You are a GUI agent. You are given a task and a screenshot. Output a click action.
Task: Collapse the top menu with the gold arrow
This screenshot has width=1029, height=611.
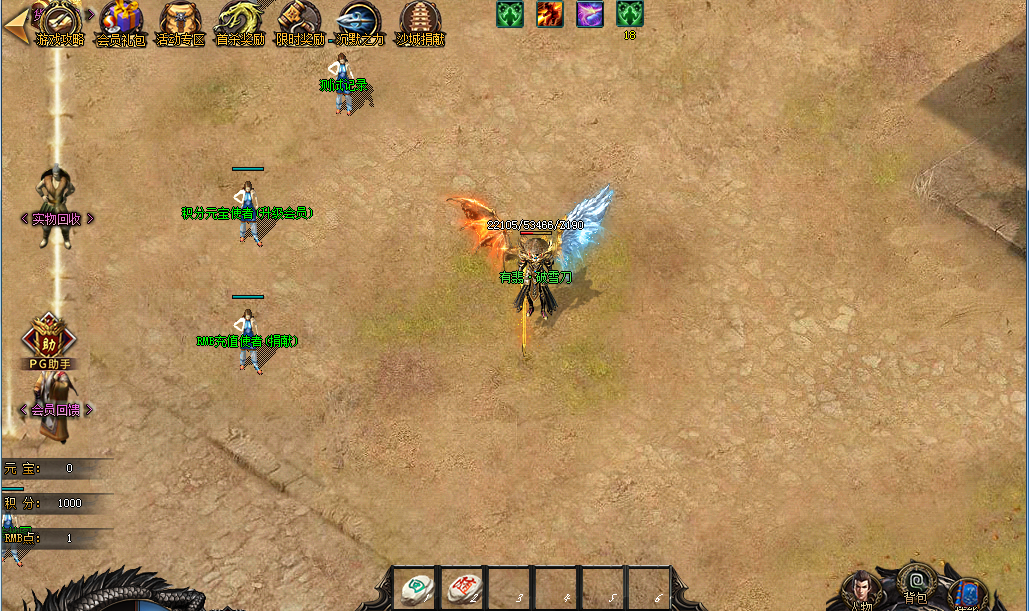click(15, 25)
